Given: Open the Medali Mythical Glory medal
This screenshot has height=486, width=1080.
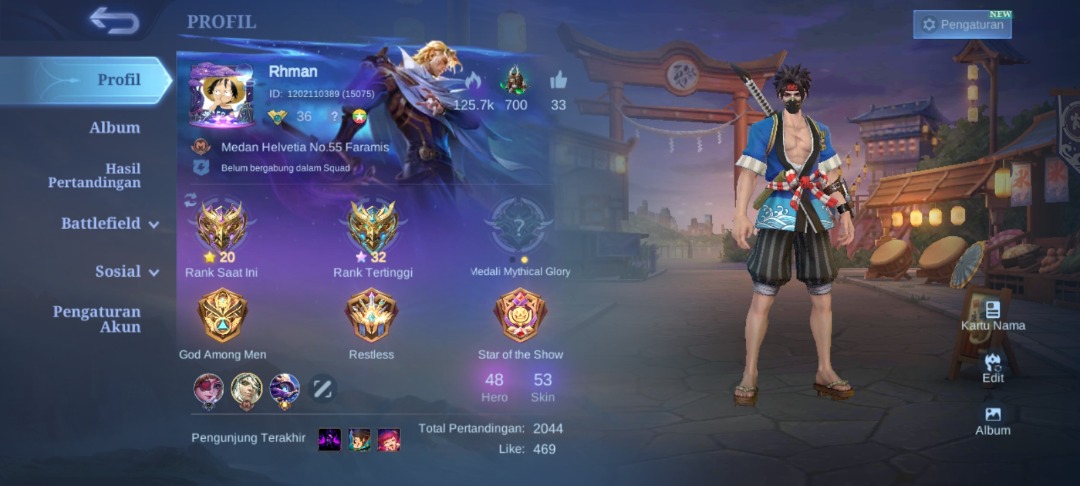Looking at the screenshot, I should pyautogui.click(x=520, y=228).
